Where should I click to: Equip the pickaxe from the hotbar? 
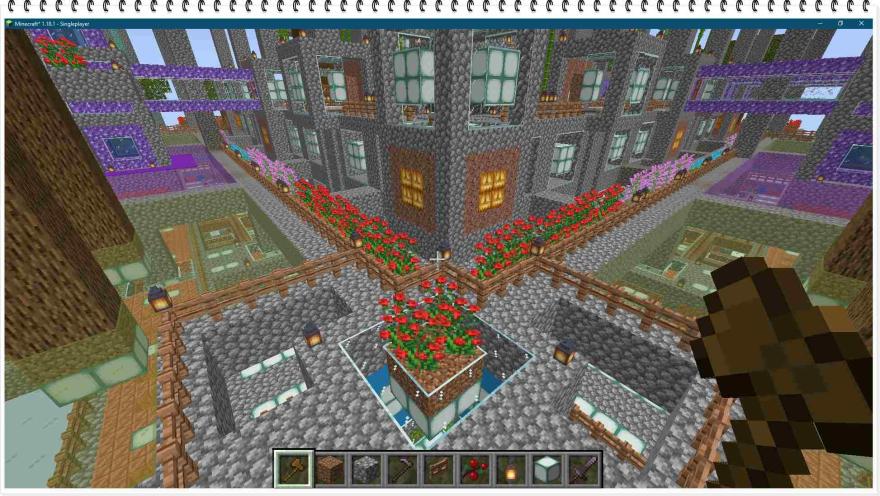(402, 468)
